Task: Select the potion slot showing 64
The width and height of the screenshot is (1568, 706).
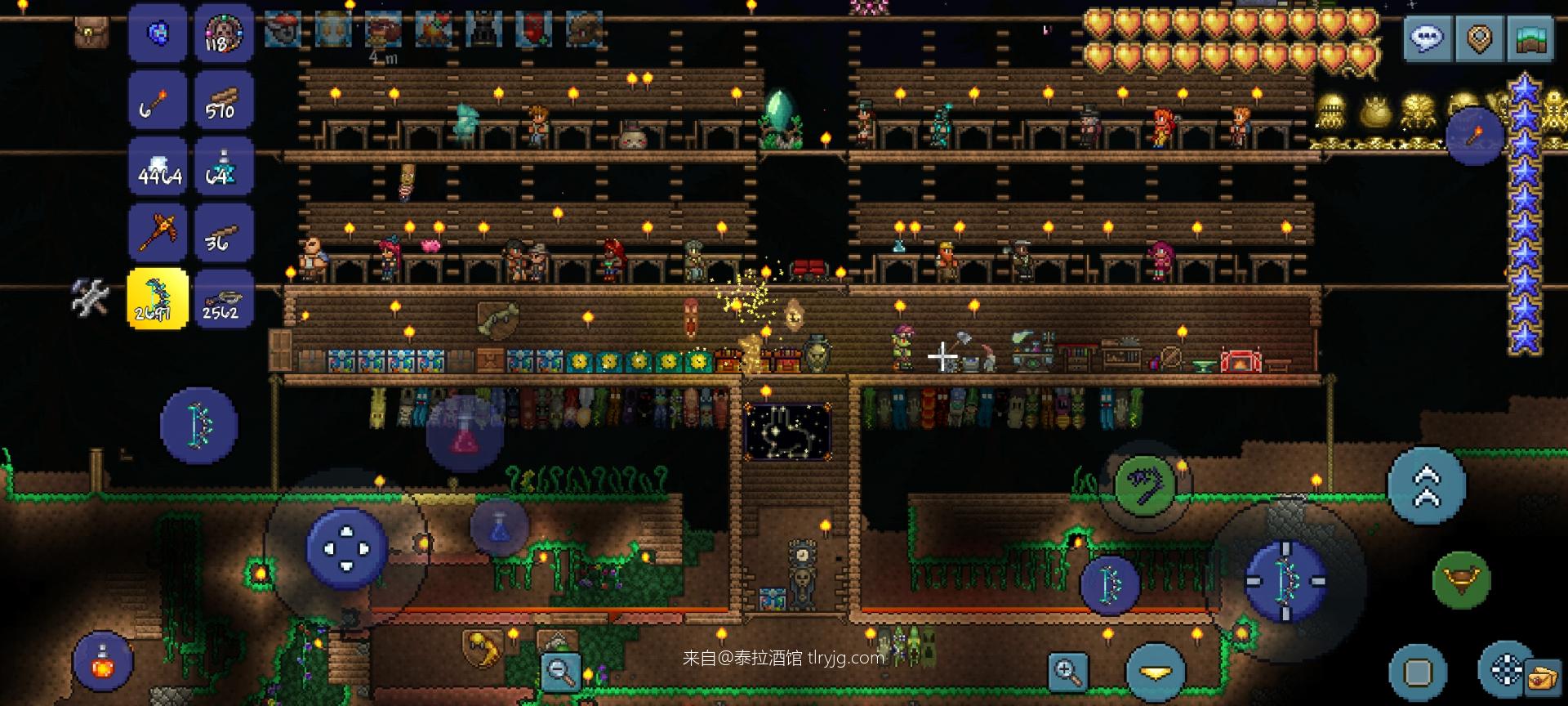Action: click(x=223, y=167)
